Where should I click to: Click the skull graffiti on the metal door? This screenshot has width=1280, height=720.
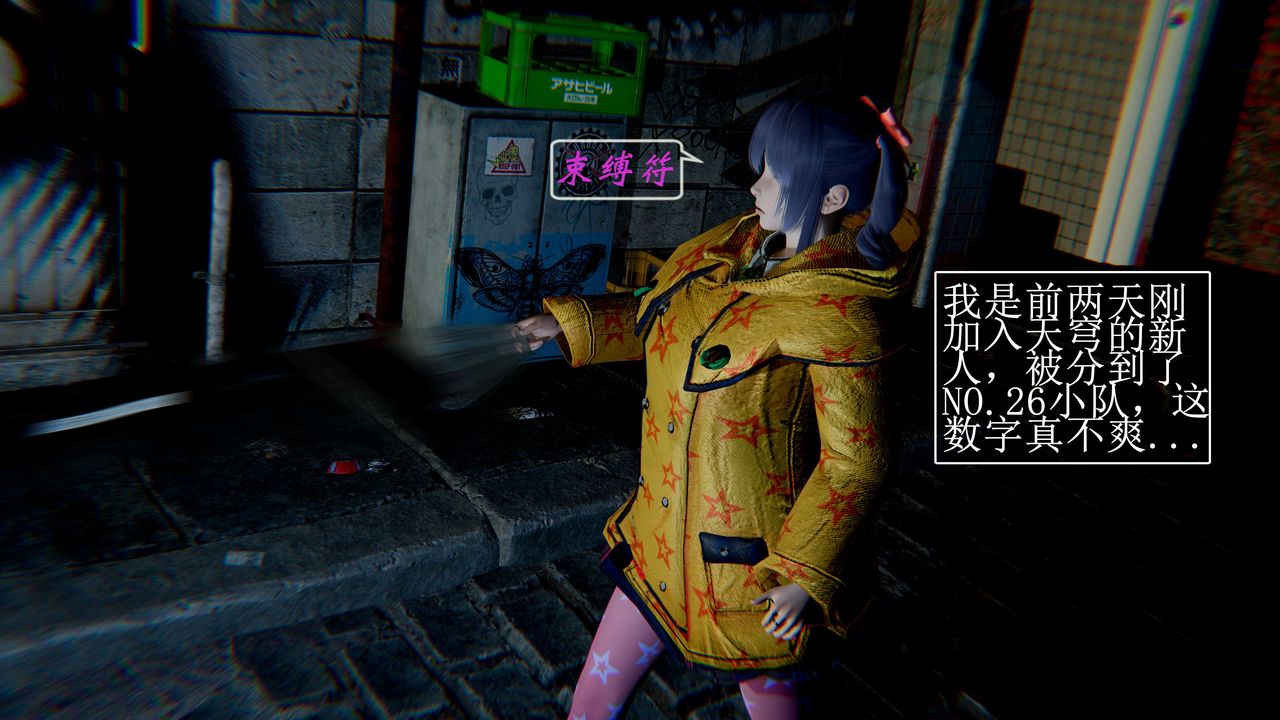[x=495, y=201]
